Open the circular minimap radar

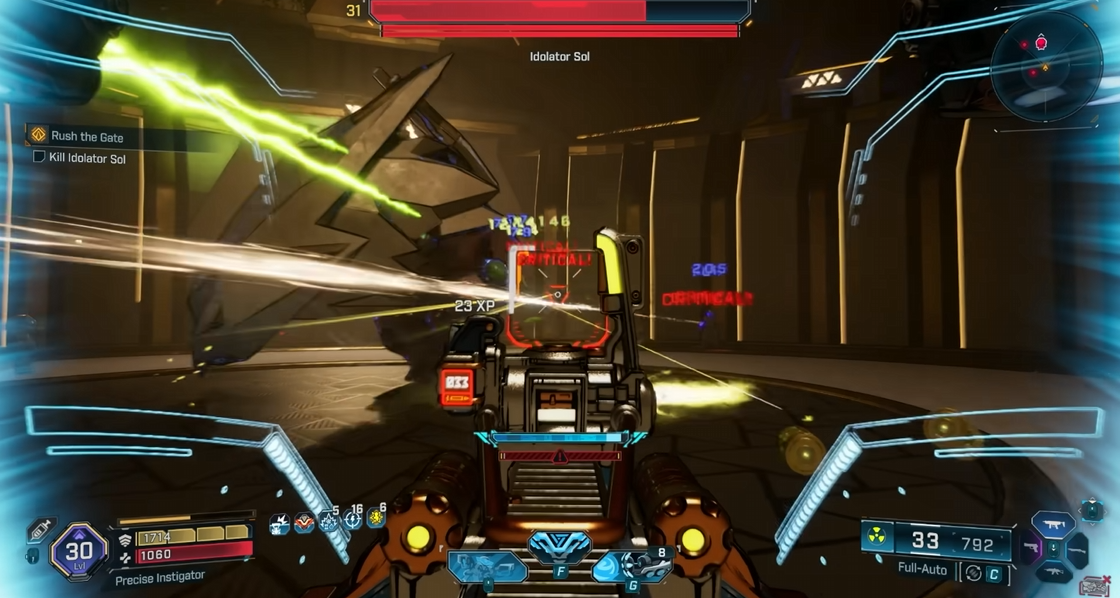pyautogui.click(x=1045, y=68)
